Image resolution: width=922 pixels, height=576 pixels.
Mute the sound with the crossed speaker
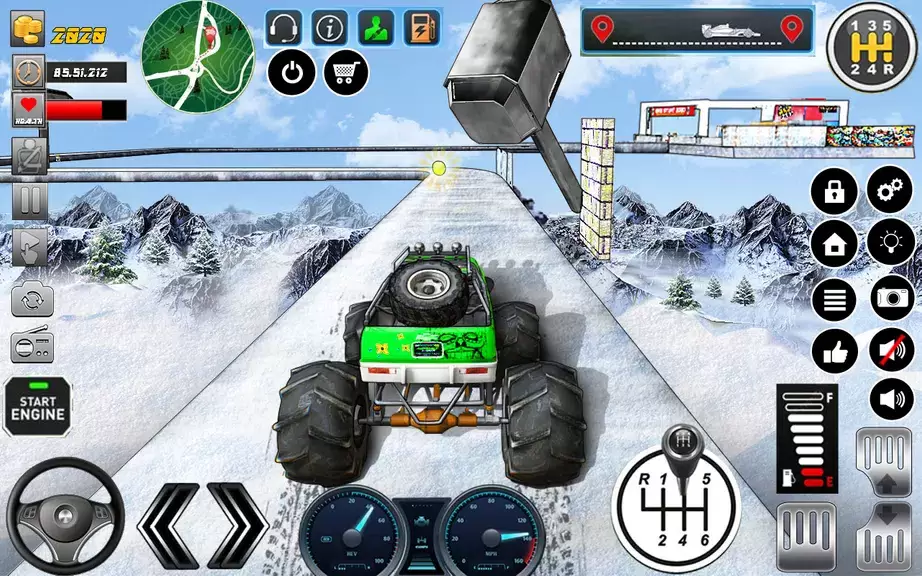pyautogui.click(x=891, y=349)
